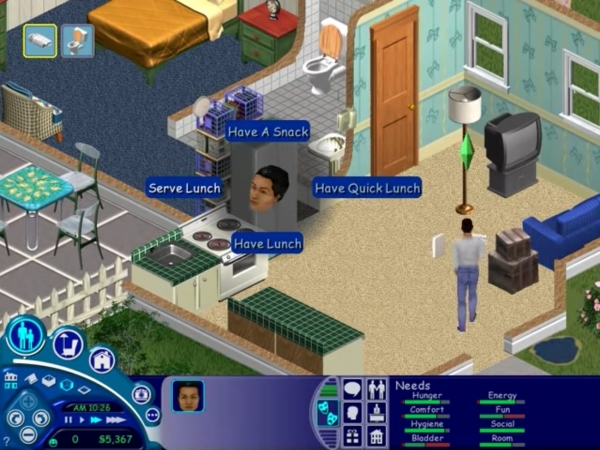Select Serve Lunch from the pie menu
This screenshot has height=450, width=600.
(184, 187)
